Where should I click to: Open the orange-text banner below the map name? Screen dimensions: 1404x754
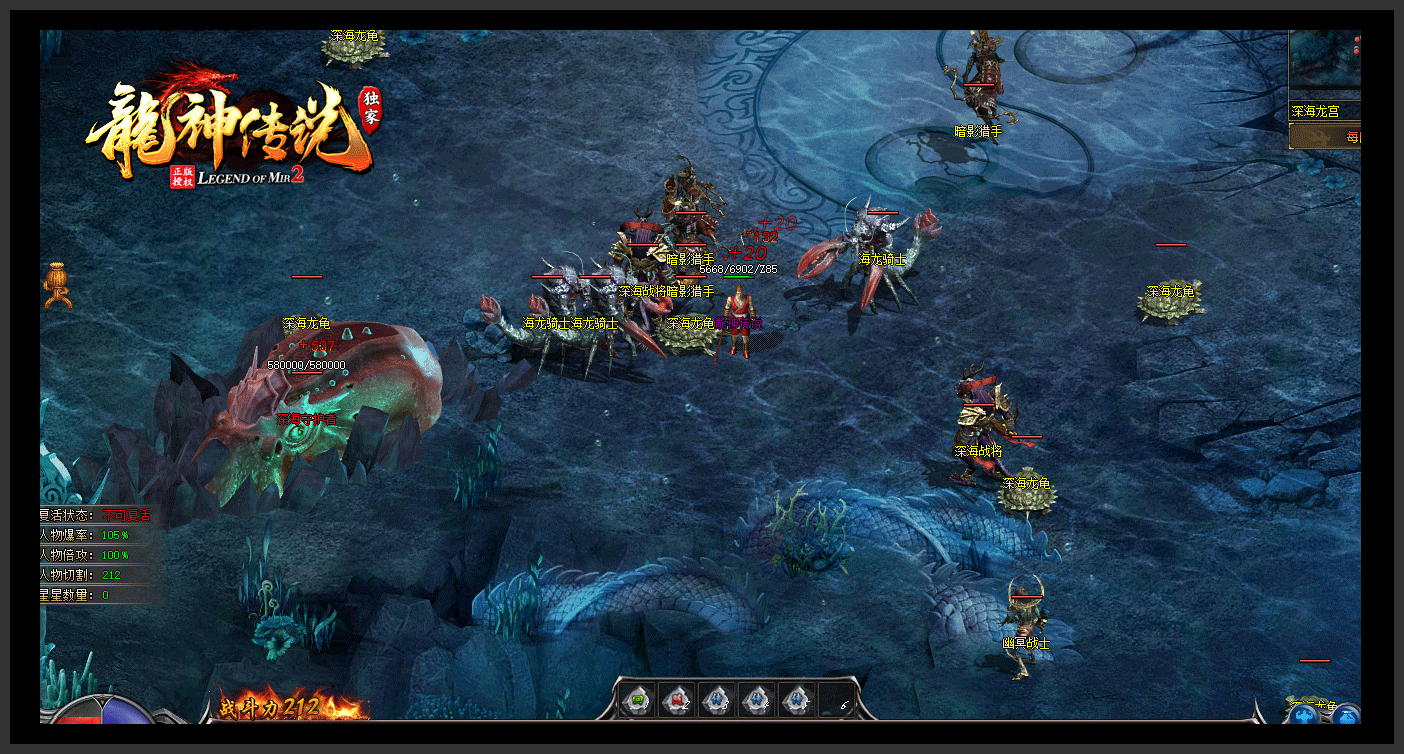(1326, 137)
